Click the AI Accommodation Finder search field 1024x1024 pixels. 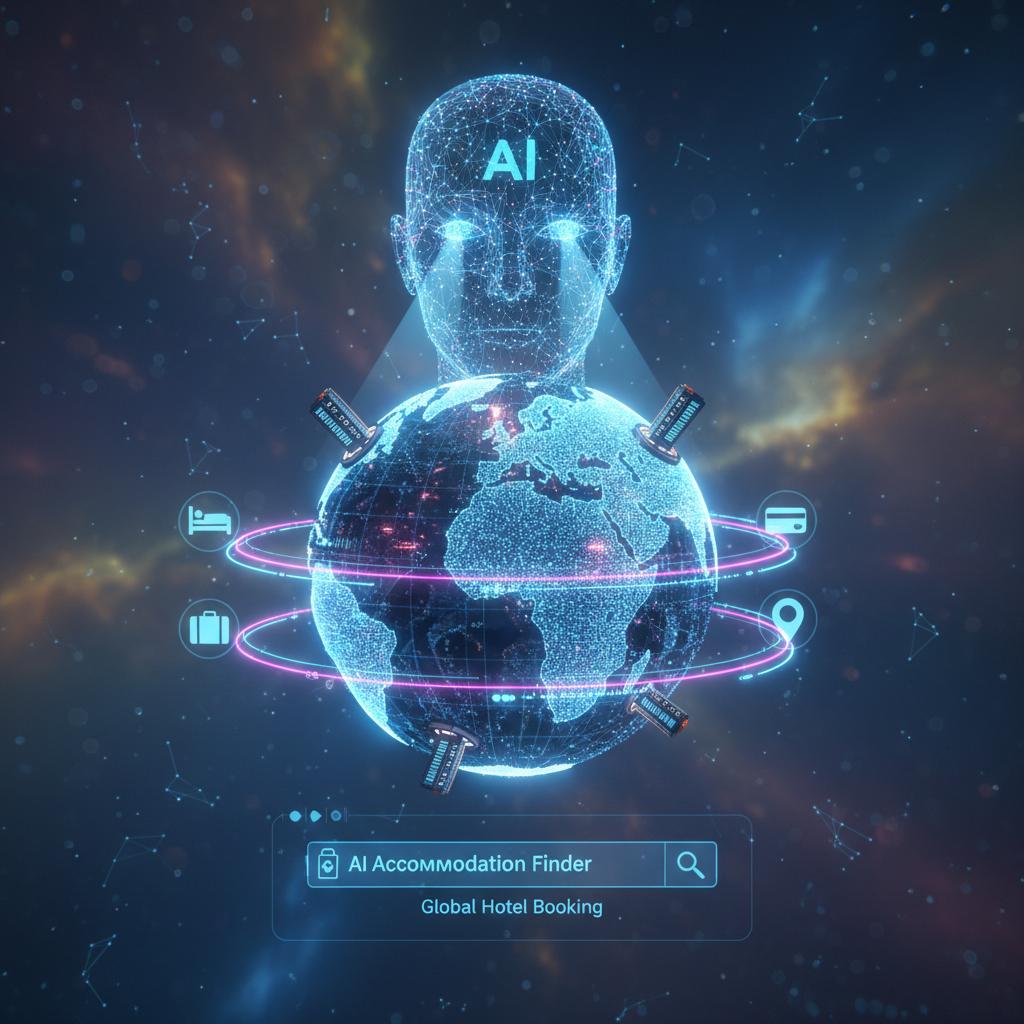point(486,864)
